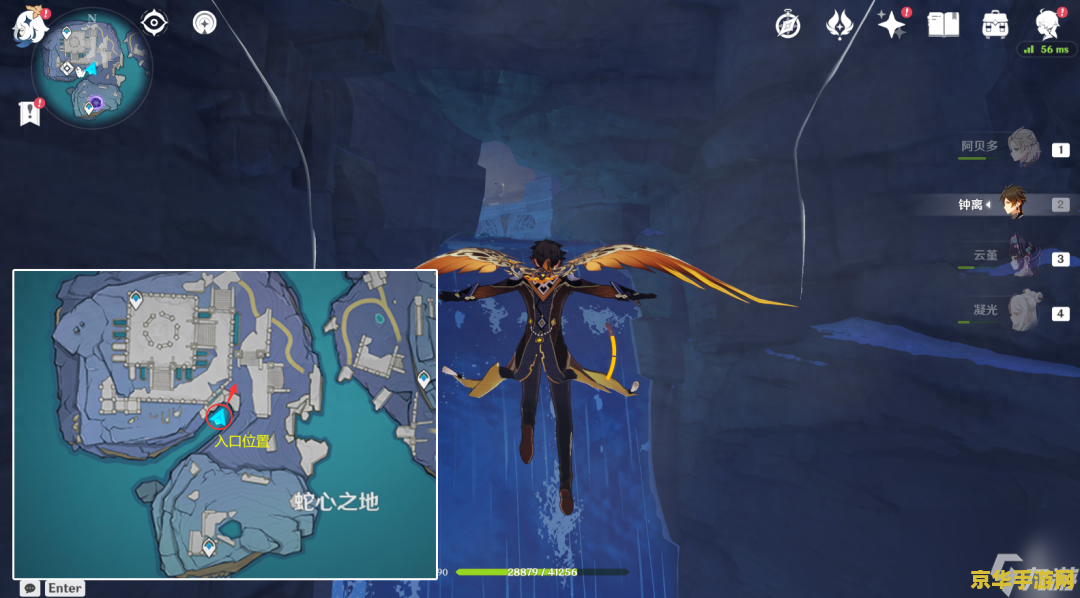Viewport: 1080px width, 598px height.
Task: Click the spiral icon beside the eye
Action: tap(204, 23)
